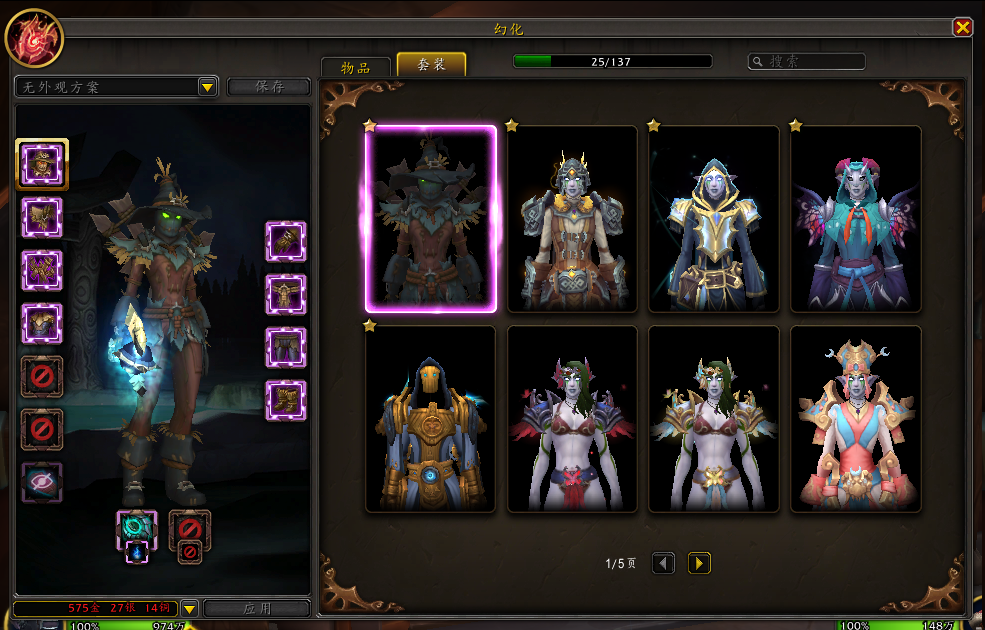Open the 无外观方案 outfit dropdown
This screenshot has width=985, height=630.
point(207,87)
